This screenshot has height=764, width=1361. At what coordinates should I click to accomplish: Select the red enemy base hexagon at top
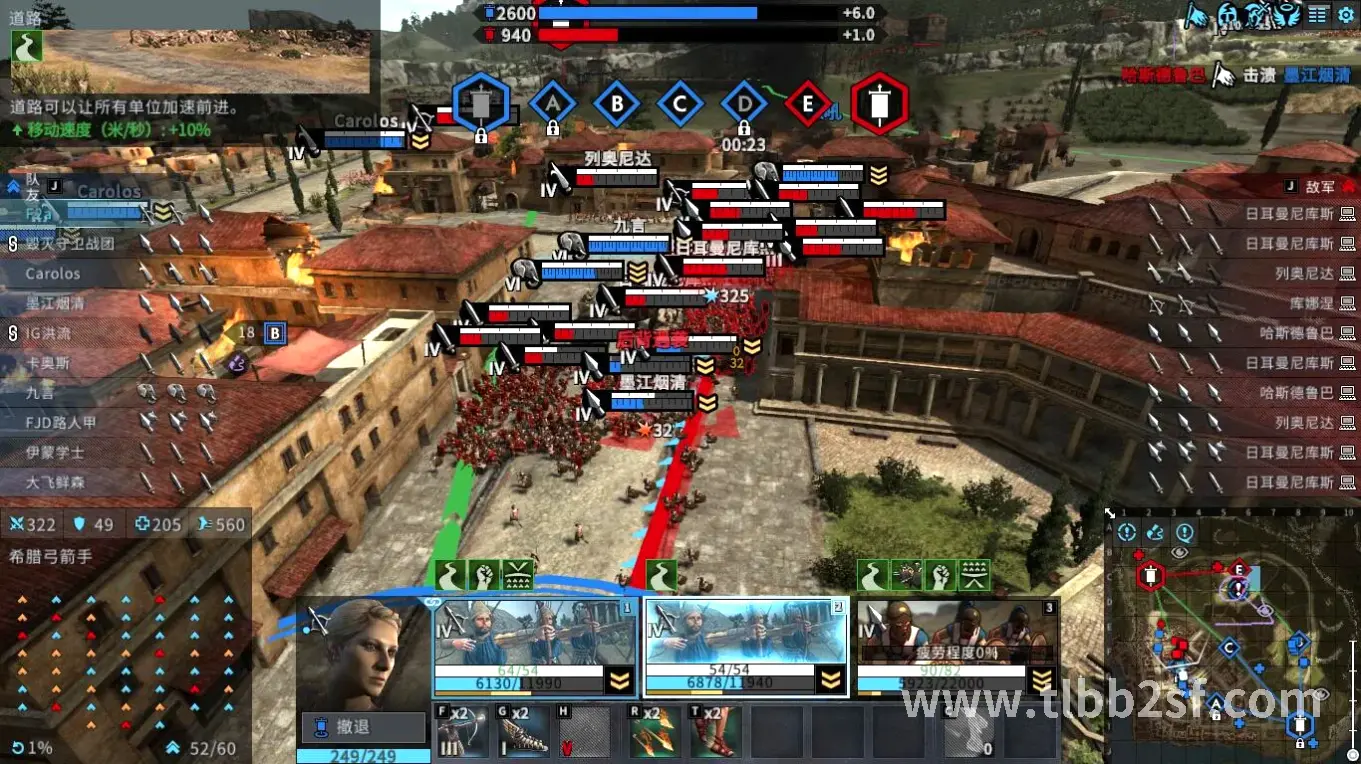[880, 103]
